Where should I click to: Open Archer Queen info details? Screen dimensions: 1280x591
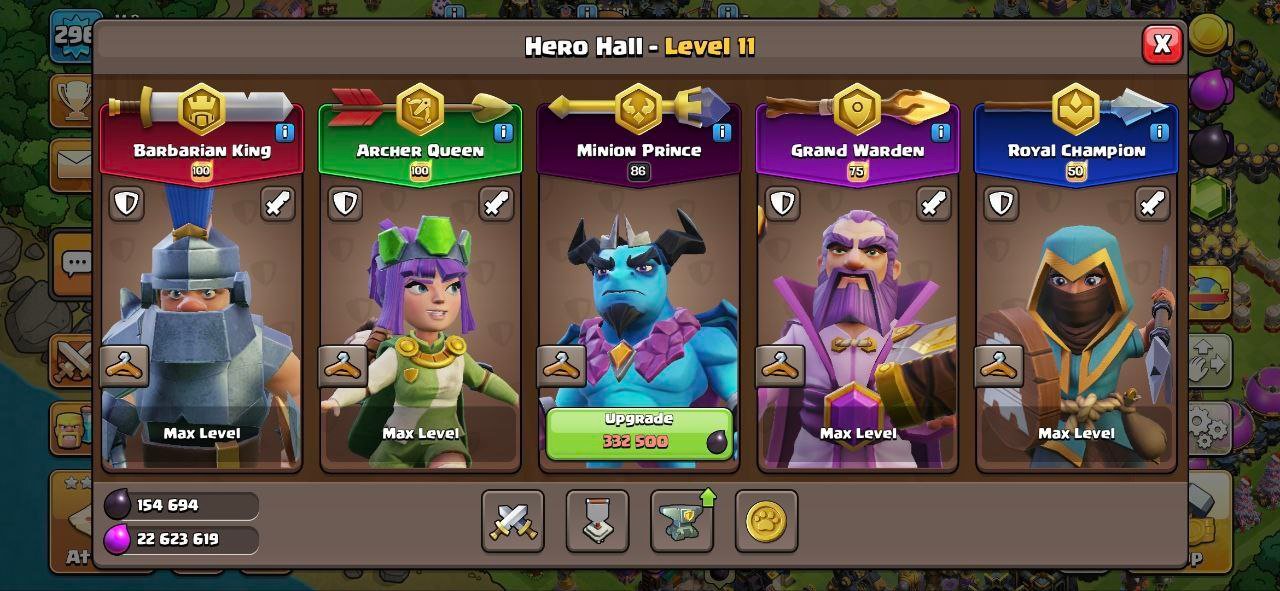coord(503,132)
